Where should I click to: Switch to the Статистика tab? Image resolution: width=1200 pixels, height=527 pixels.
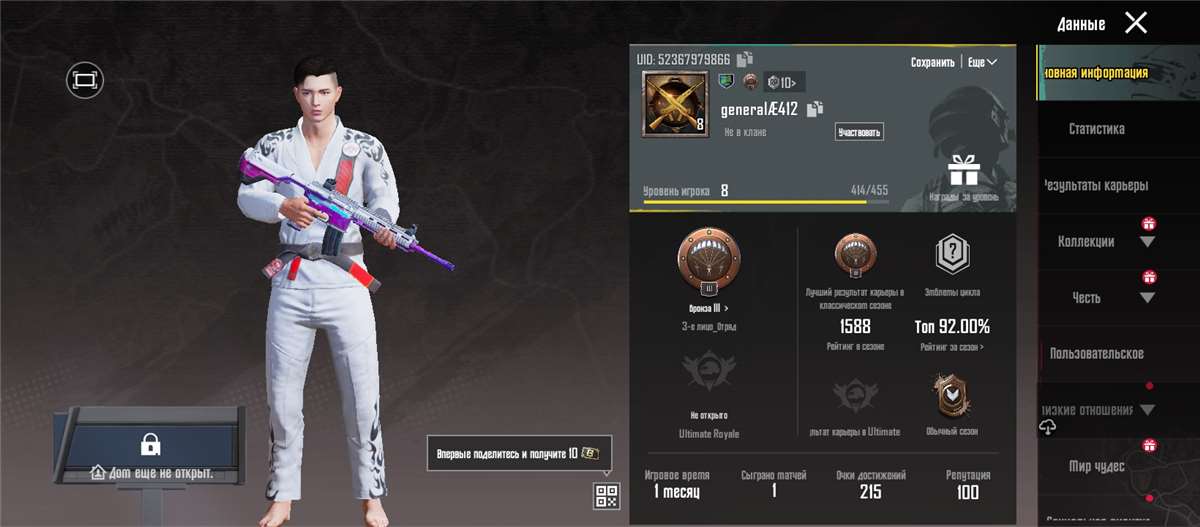tap(1096, 129)
